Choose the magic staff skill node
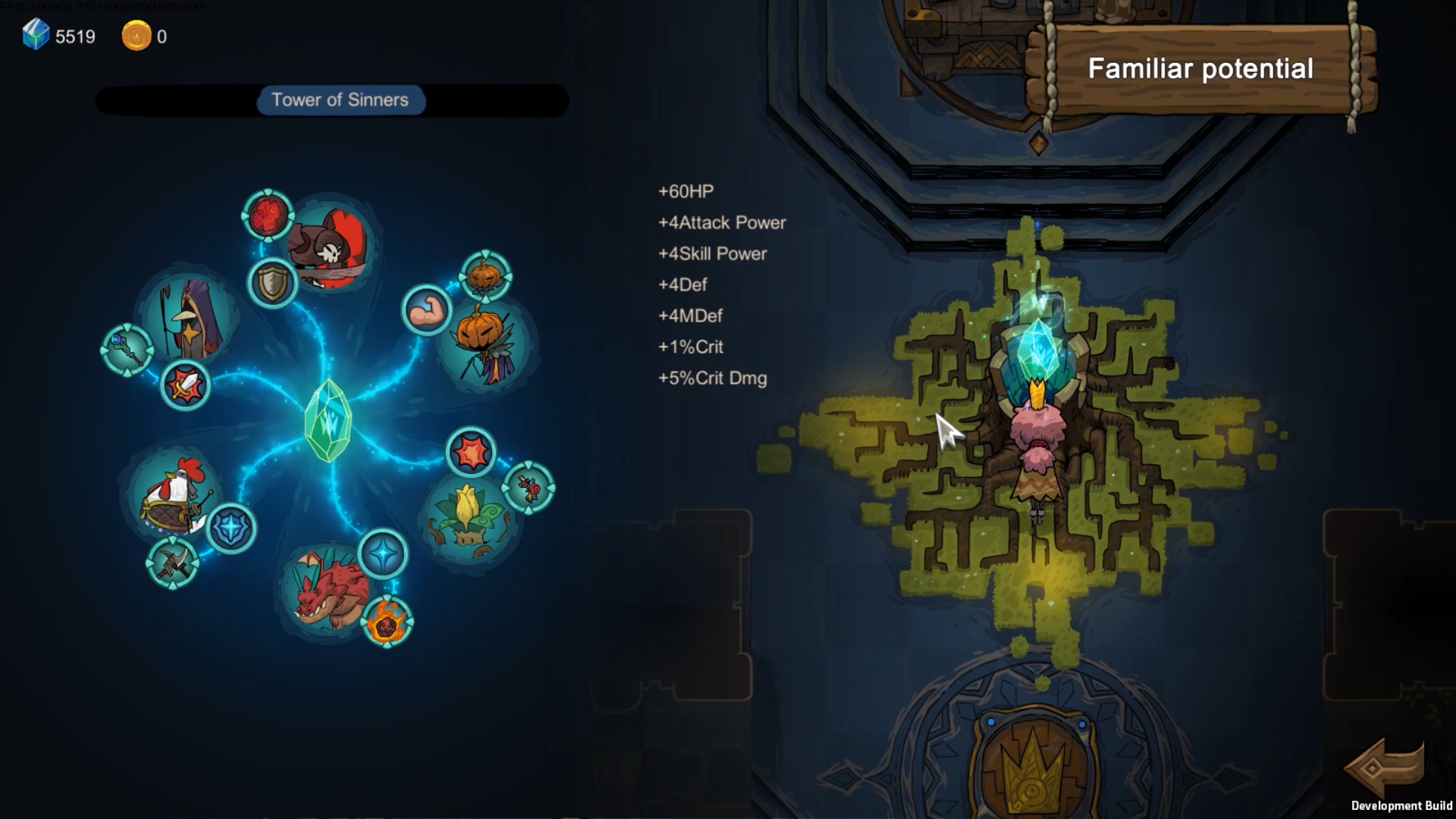This screenshot has height=819, width=1456. [x=127, y=350]
